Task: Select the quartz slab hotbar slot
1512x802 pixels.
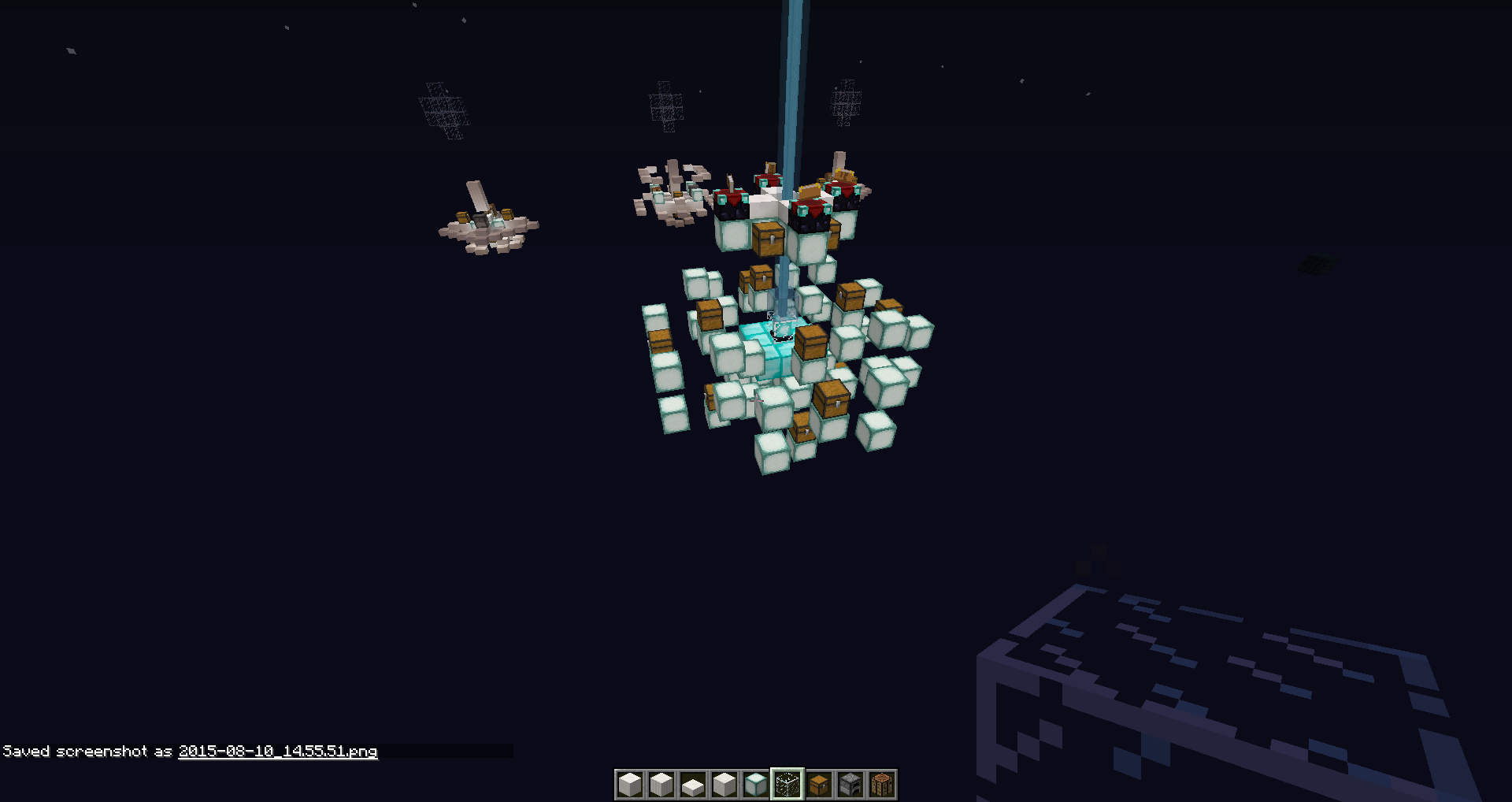Action: click(693, 785)
